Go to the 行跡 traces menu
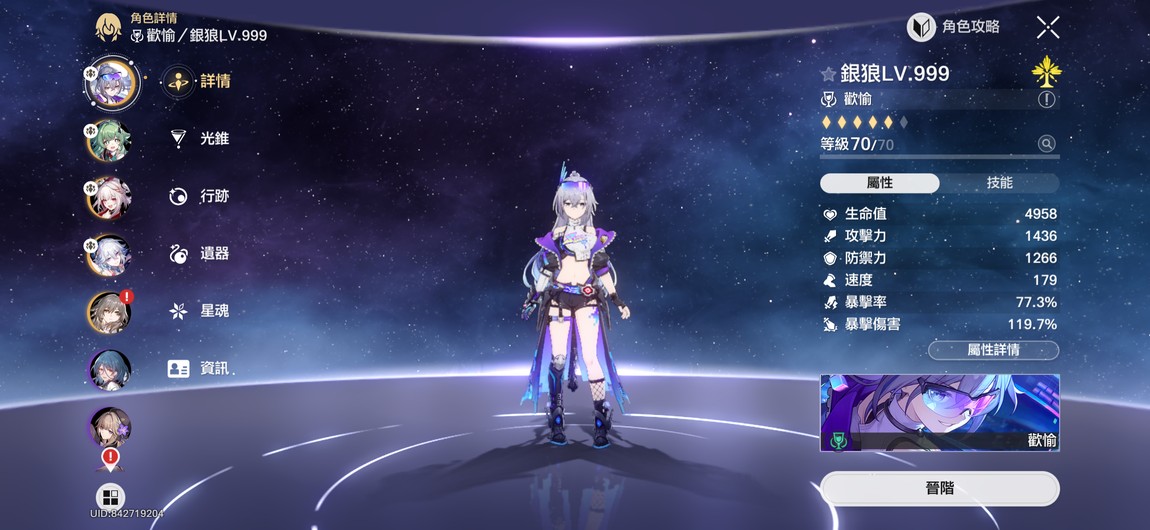 (x=200, y=196)
